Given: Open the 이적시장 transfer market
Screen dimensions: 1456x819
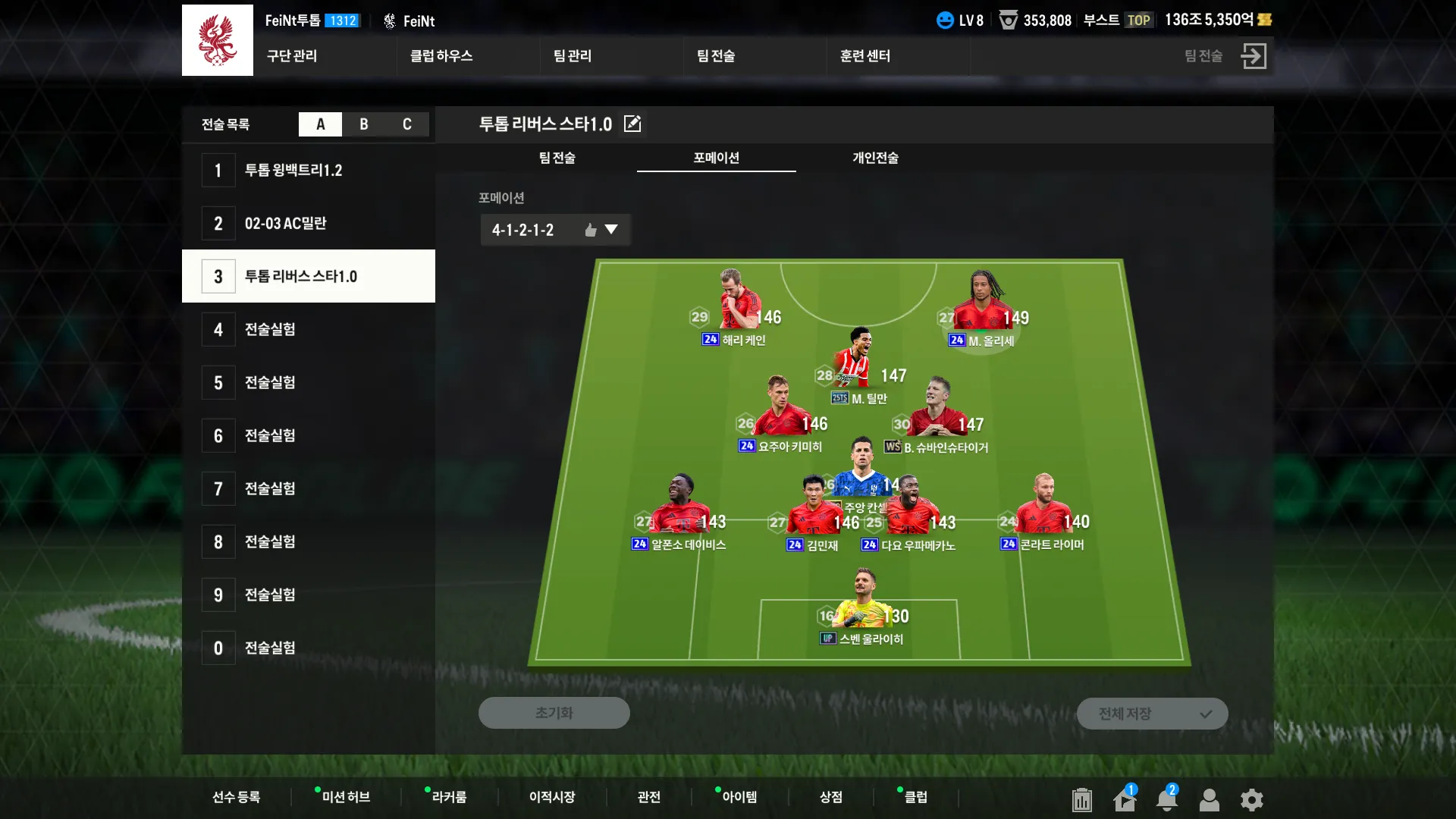Looking at the screenshot, I should click(x=552, y=797).
